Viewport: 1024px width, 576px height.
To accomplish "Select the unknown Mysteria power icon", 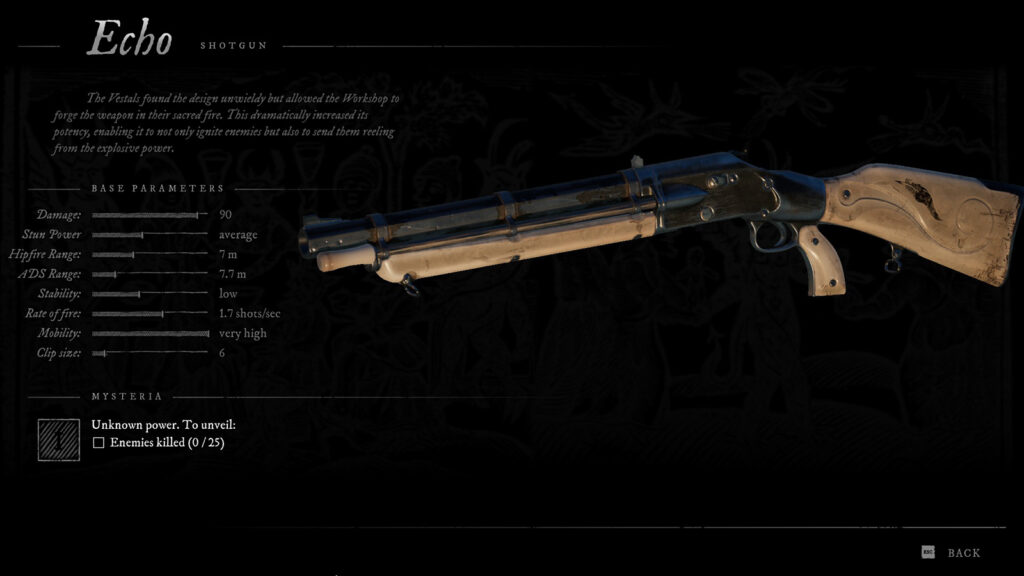I will point(59,439).
